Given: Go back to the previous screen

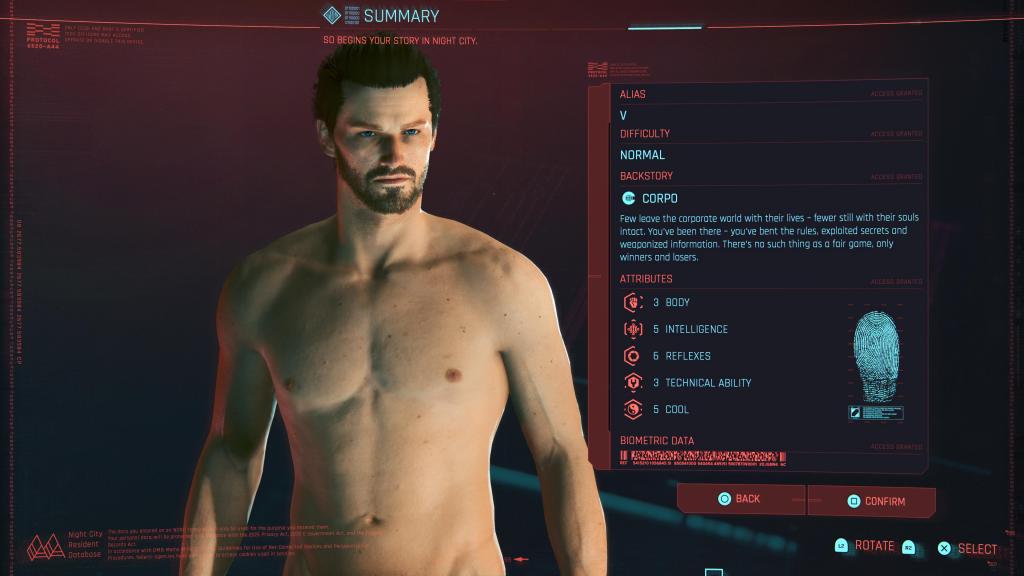Looking at the screenshot, I should pyautogui.click(x=740, y=498).
